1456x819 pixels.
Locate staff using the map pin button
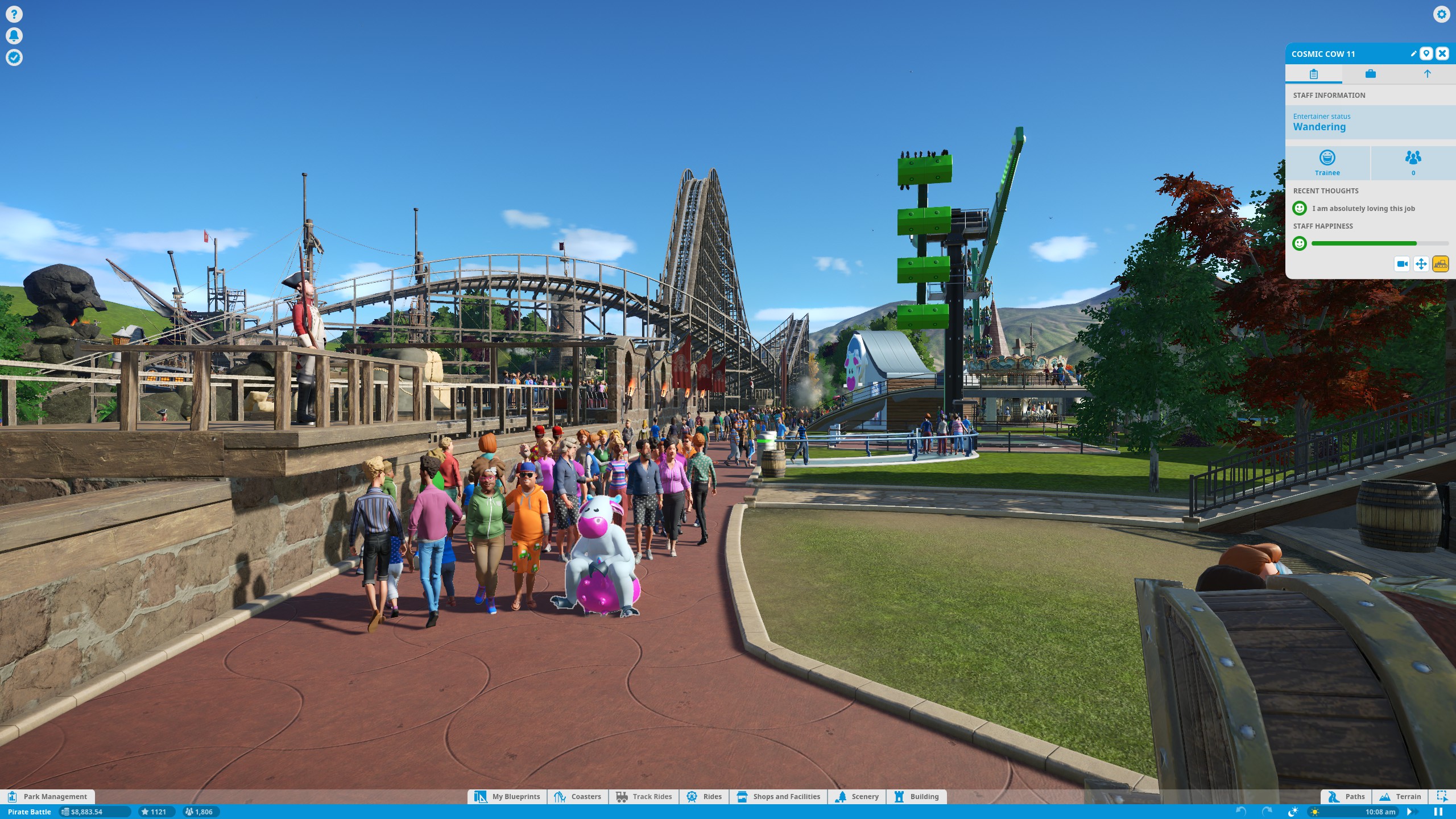tap(1426, 53)
